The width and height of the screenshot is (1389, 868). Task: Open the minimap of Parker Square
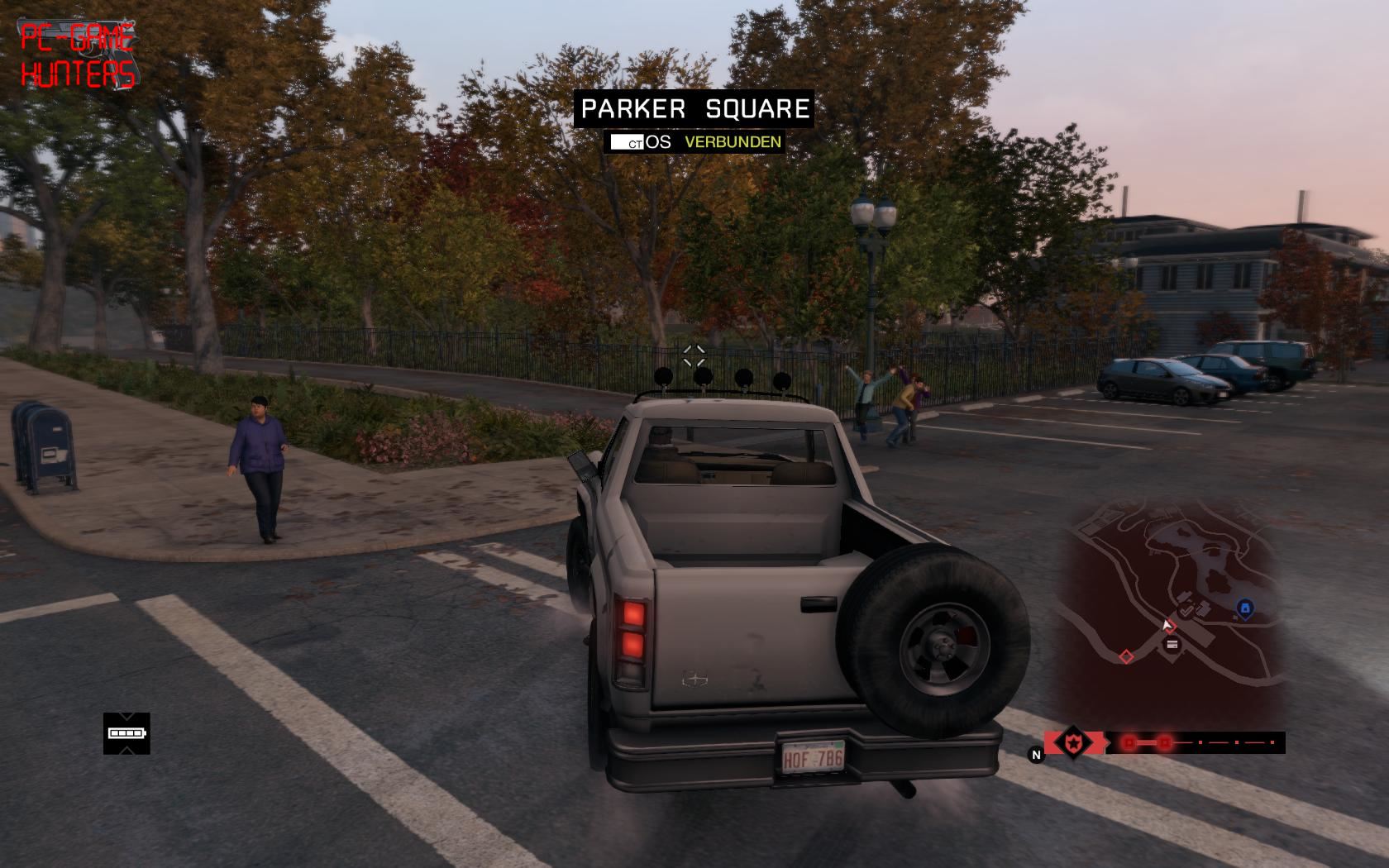pos(1172,612)
